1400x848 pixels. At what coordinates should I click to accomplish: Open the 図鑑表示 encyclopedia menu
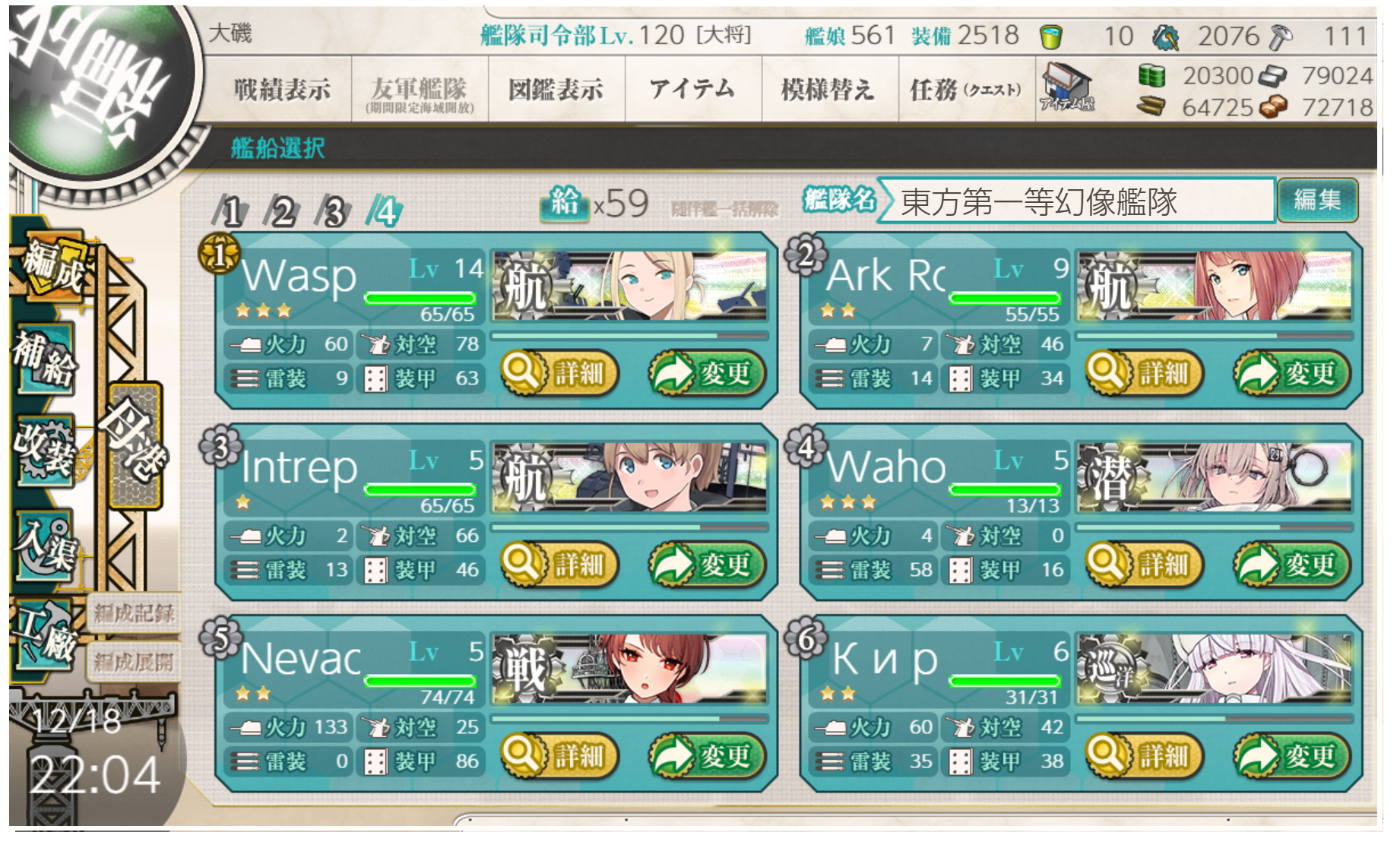tap(556, 90)
